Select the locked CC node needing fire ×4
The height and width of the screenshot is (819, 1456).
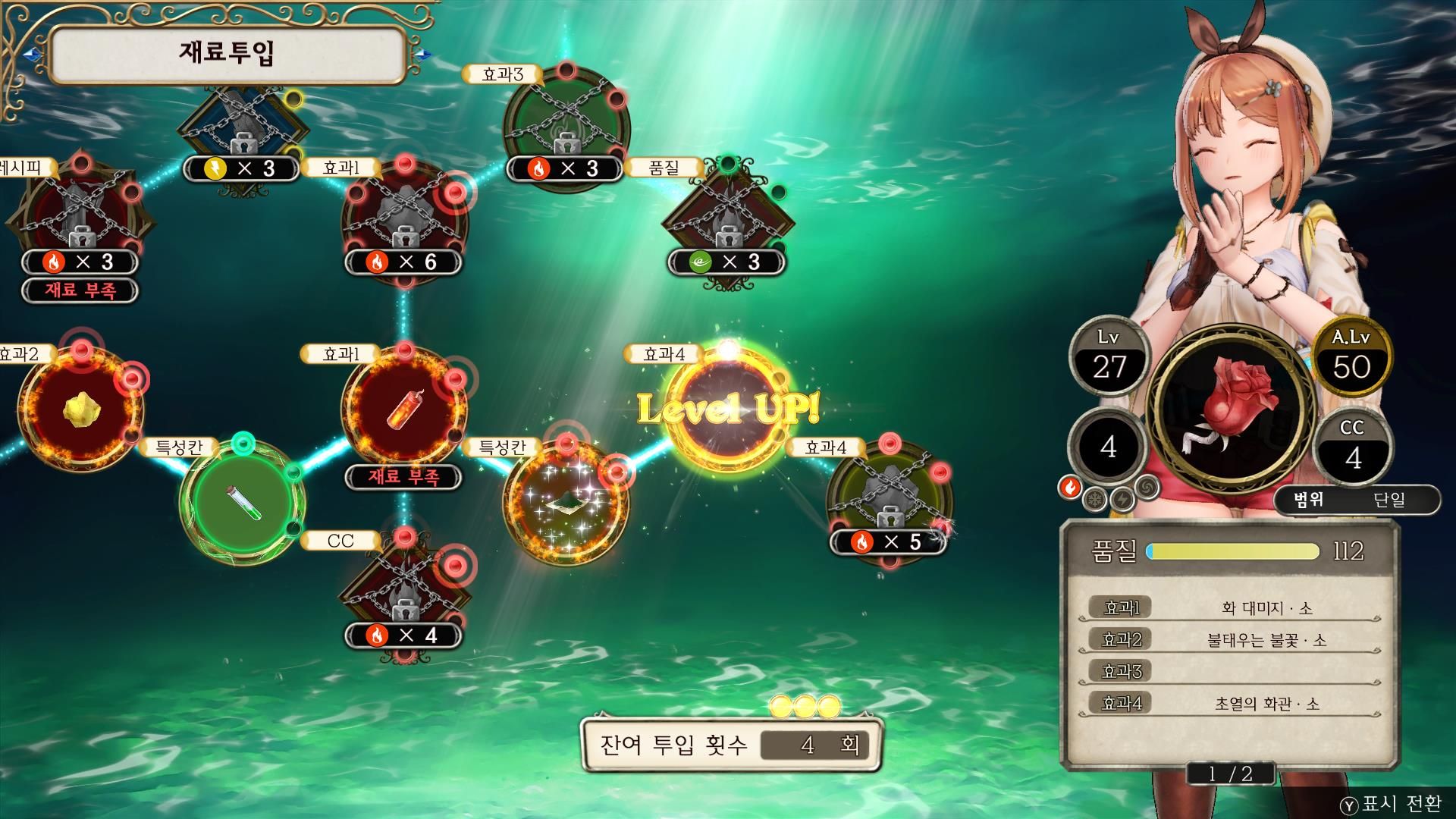403,595
